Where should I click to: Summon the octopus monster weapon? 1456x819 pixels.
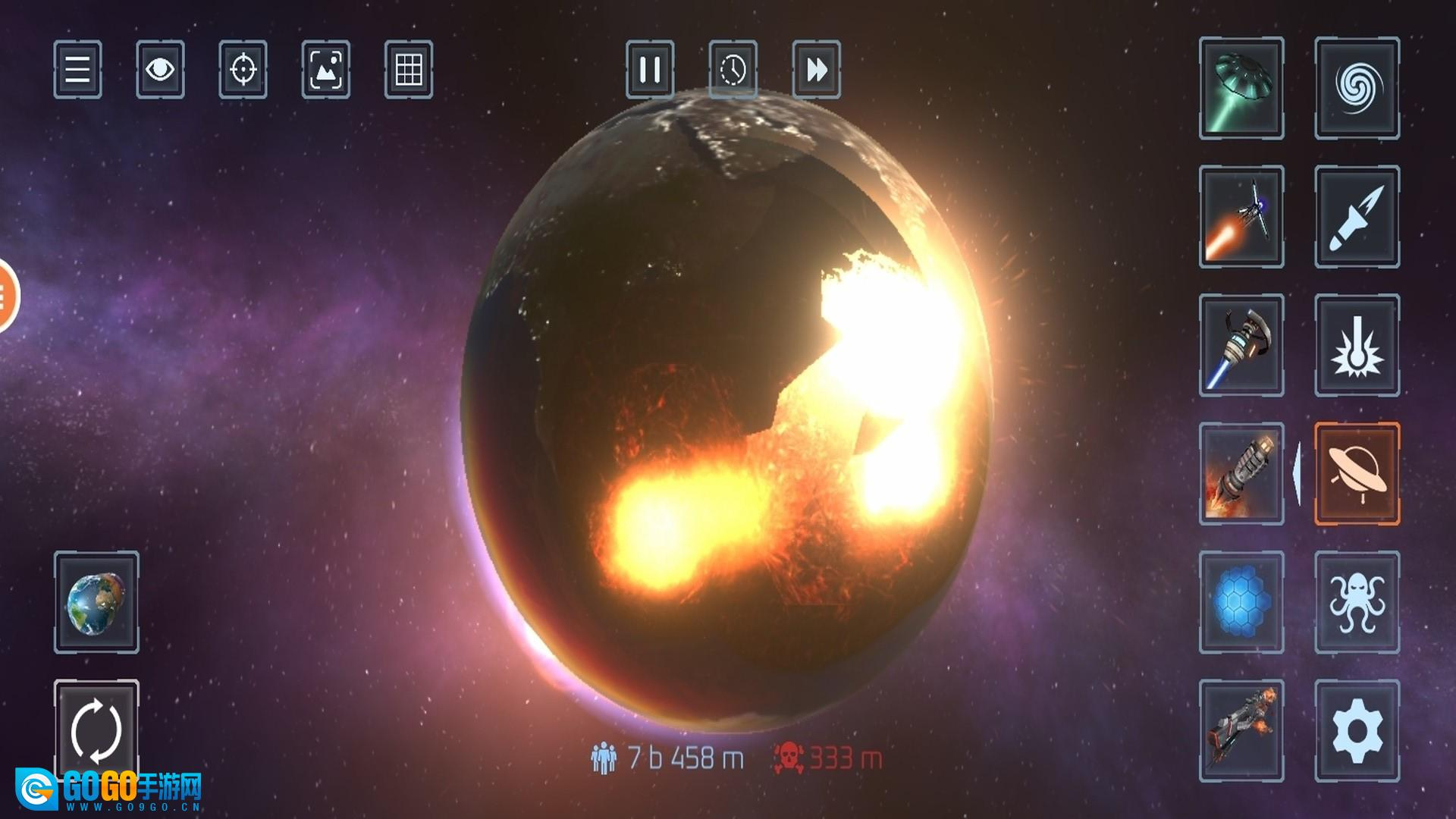(x=1357, y=602)
